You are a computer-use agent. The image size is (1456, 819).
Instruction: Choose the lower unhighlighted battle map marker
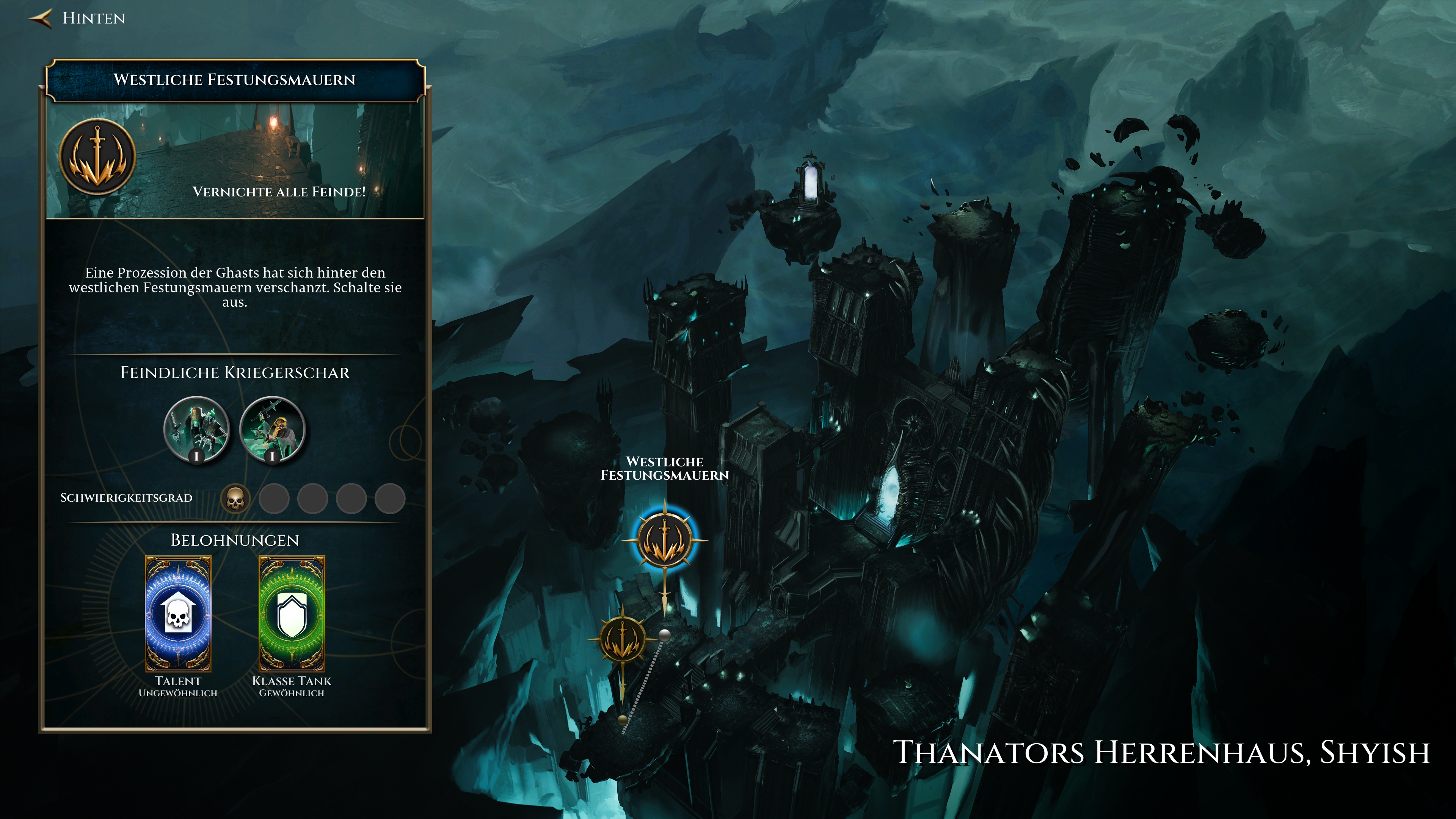coord(622,640)
